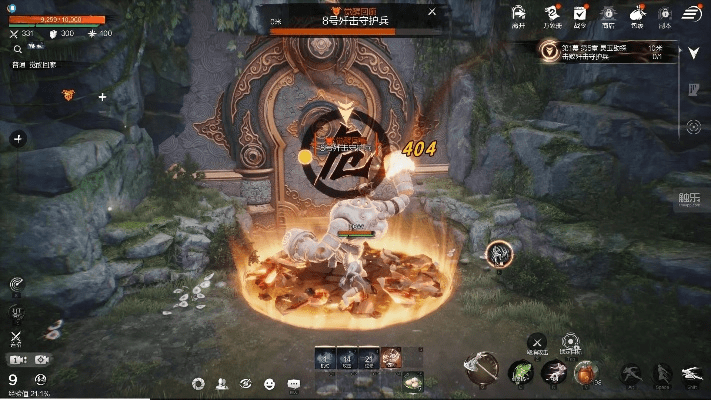The image size is (711, 400).
Task: Open the camera aperture photo mode
Action: coord(198,384)
